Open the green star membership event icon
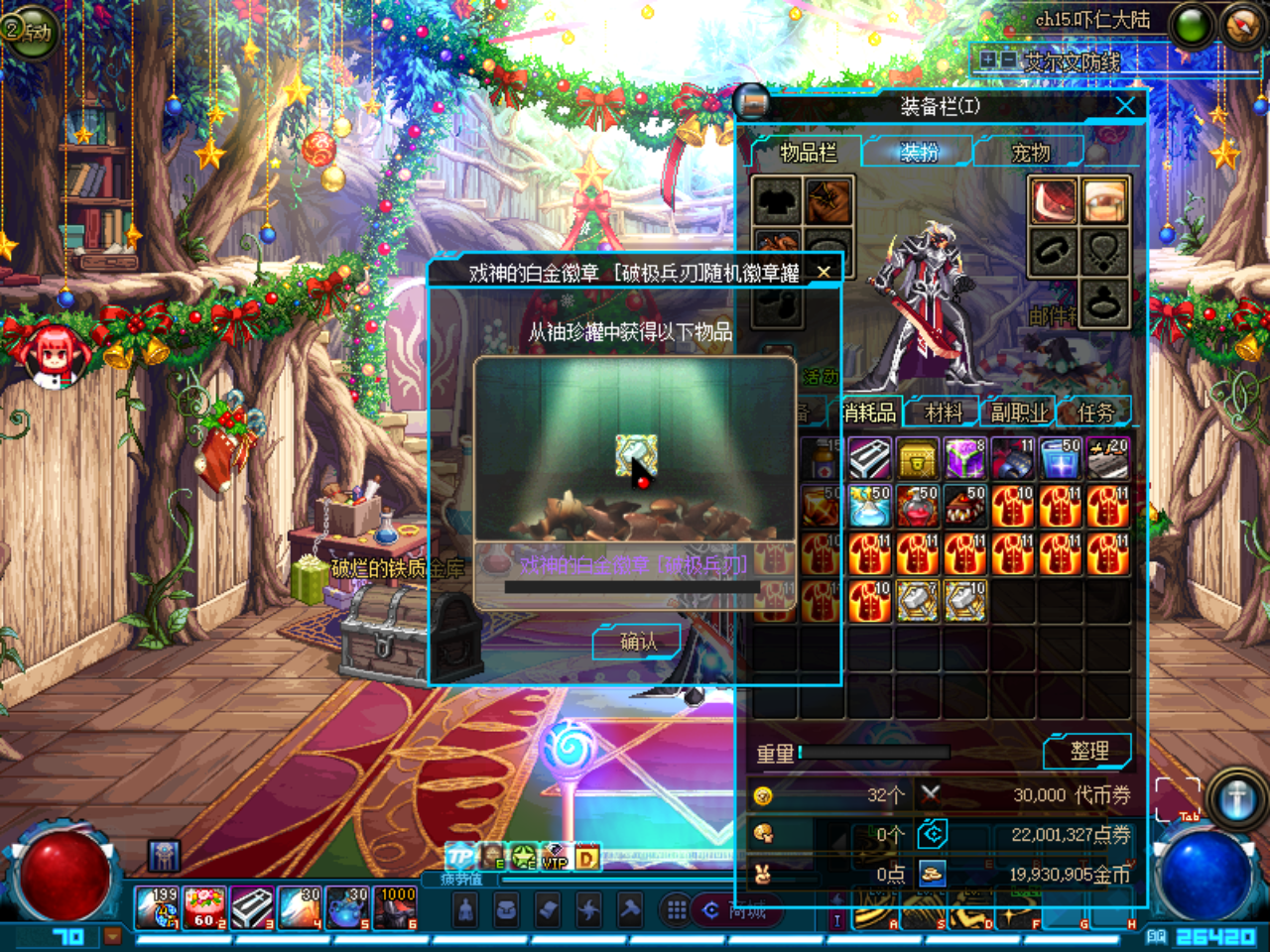The width and height of the screenshot is (1270, 952). tap(523, 859)
